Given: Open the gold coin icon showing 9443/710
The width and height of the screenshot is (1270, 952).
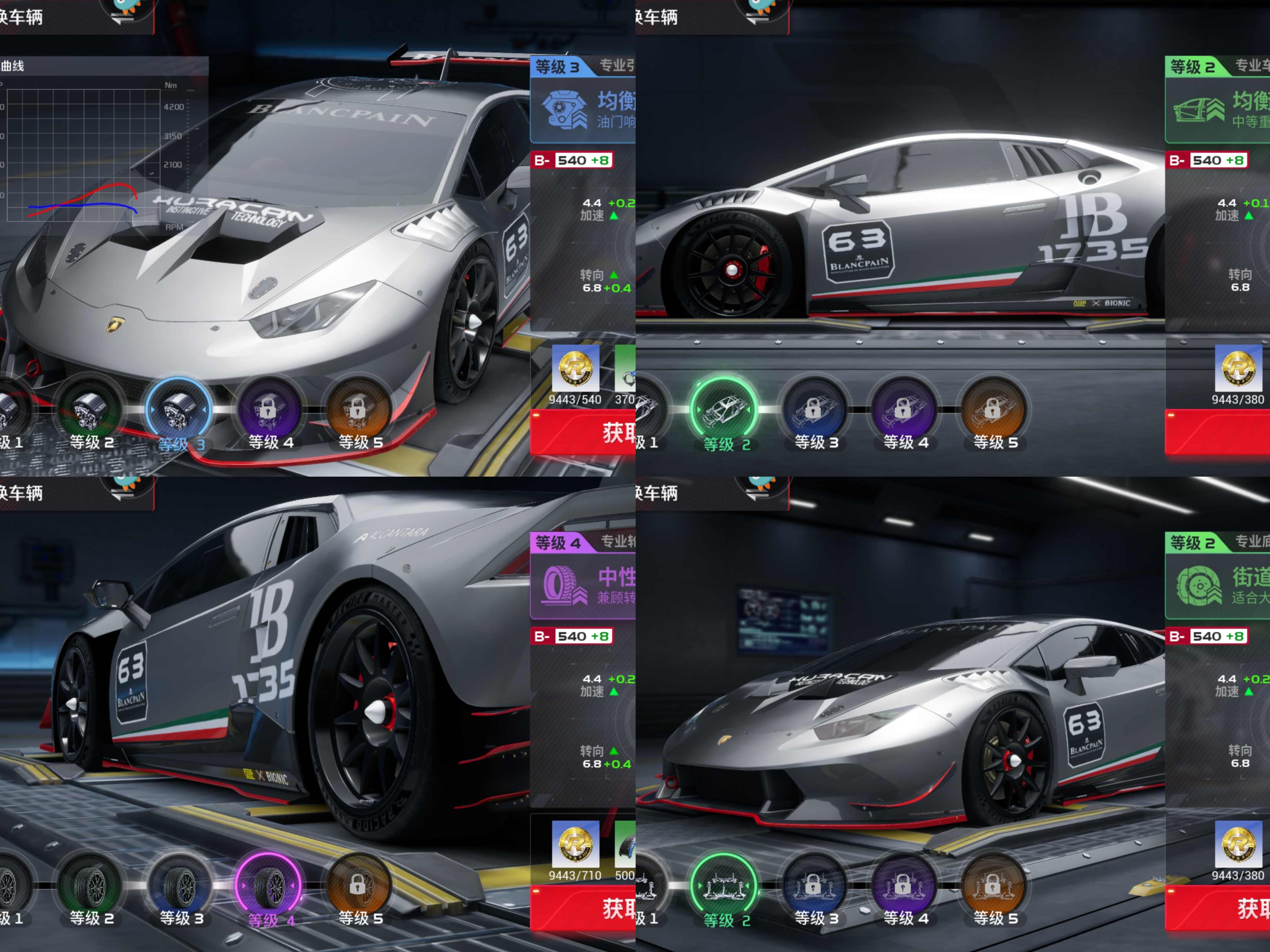Looking at the screenshot, I should click(x=575, y=844).
